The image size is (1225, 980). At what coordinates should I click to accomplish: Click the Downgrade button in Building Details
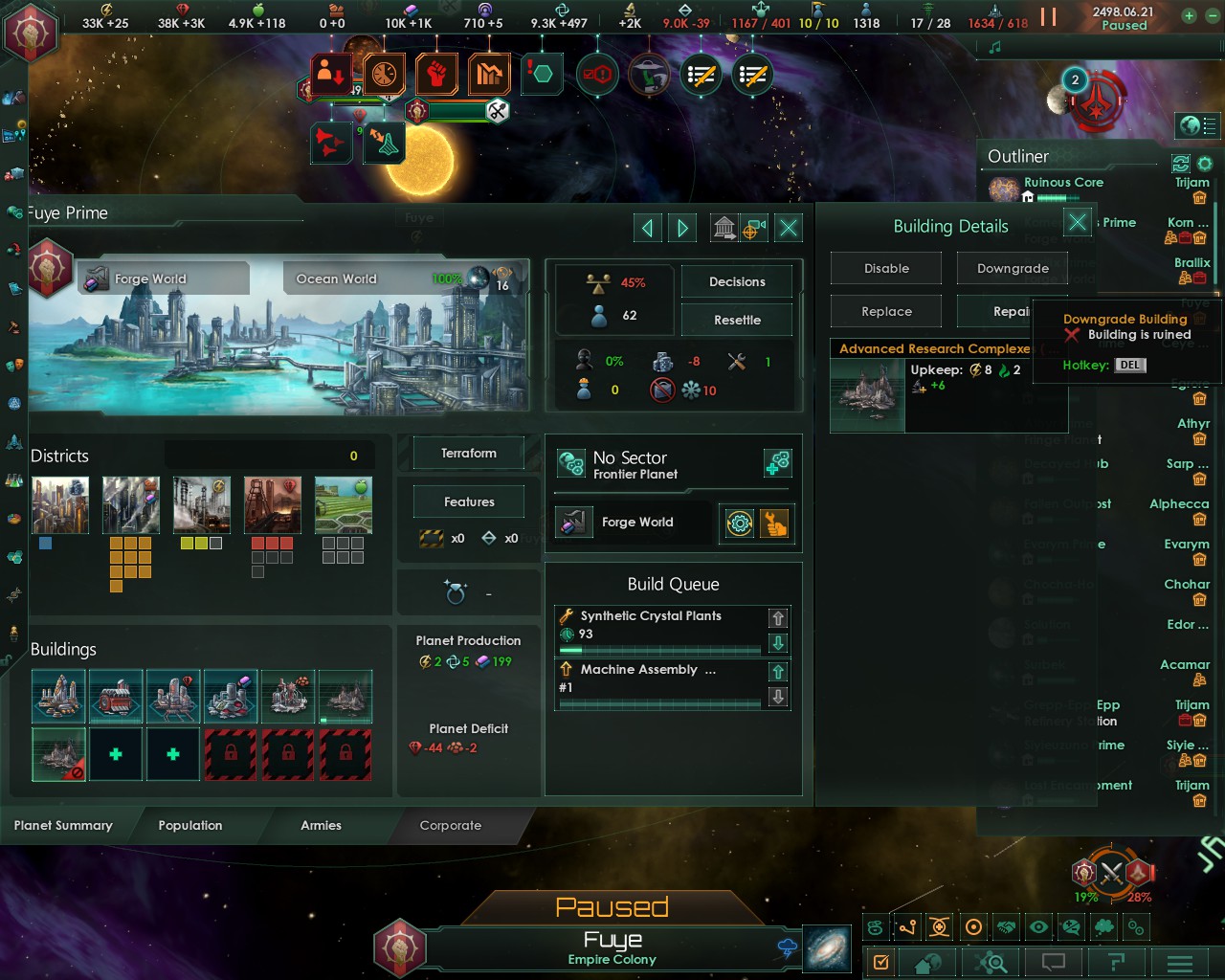(x=1012, y=268)
